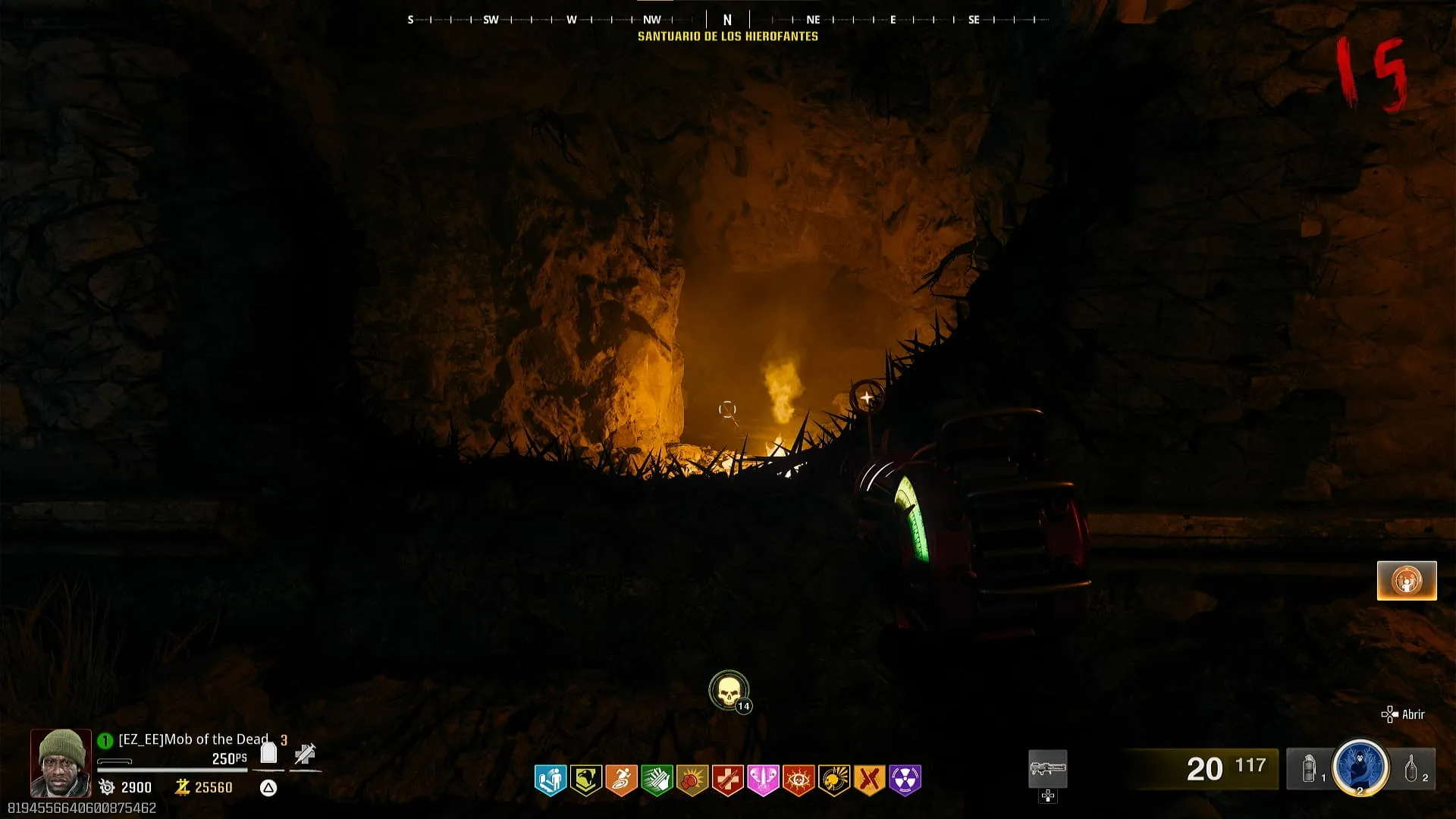
Task: Select the purple radiation PhD Flopper perk
Action: (905, 780)
